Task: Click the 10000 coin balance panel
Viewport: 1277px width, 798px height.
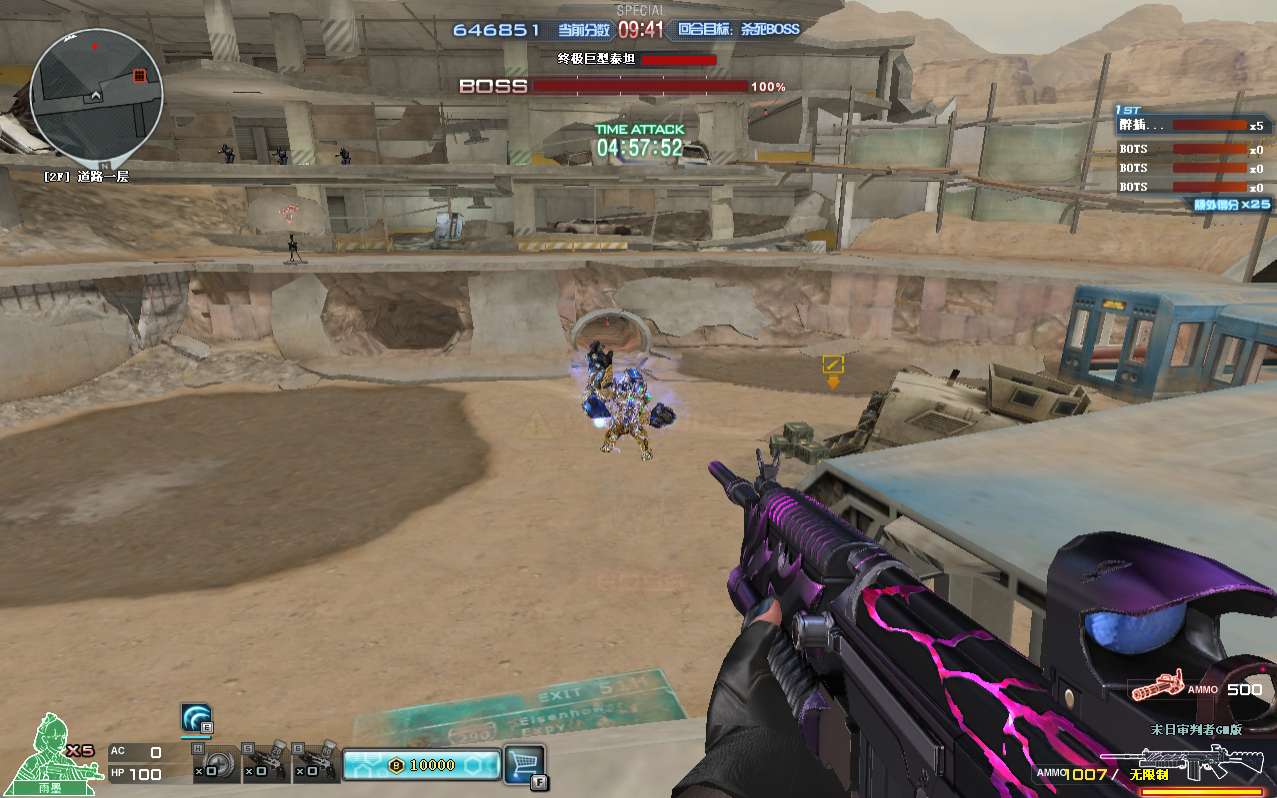Action: (421, 765)
